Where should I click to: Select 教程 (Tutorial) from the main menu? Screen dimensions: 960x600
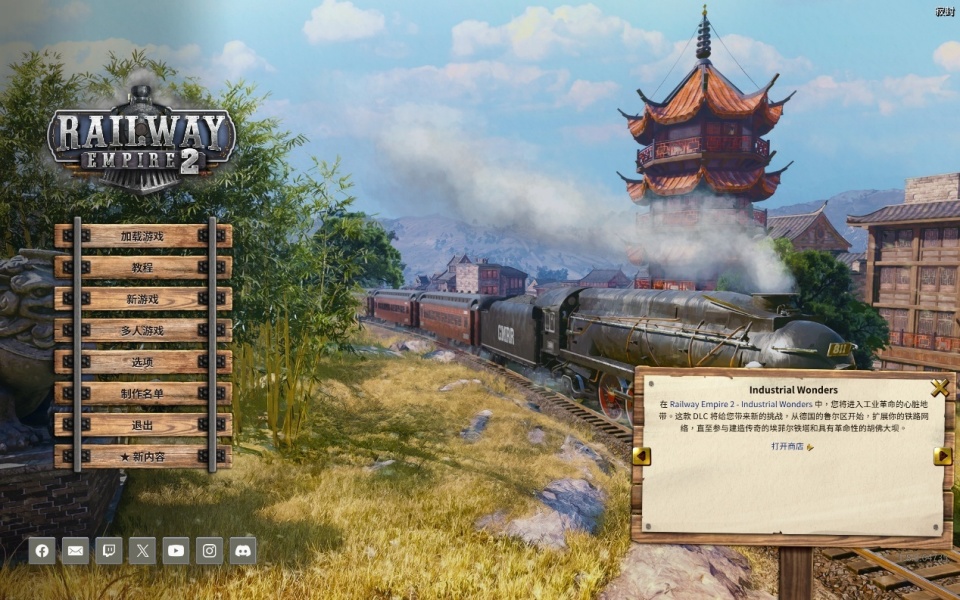click(x=142, y=267)
